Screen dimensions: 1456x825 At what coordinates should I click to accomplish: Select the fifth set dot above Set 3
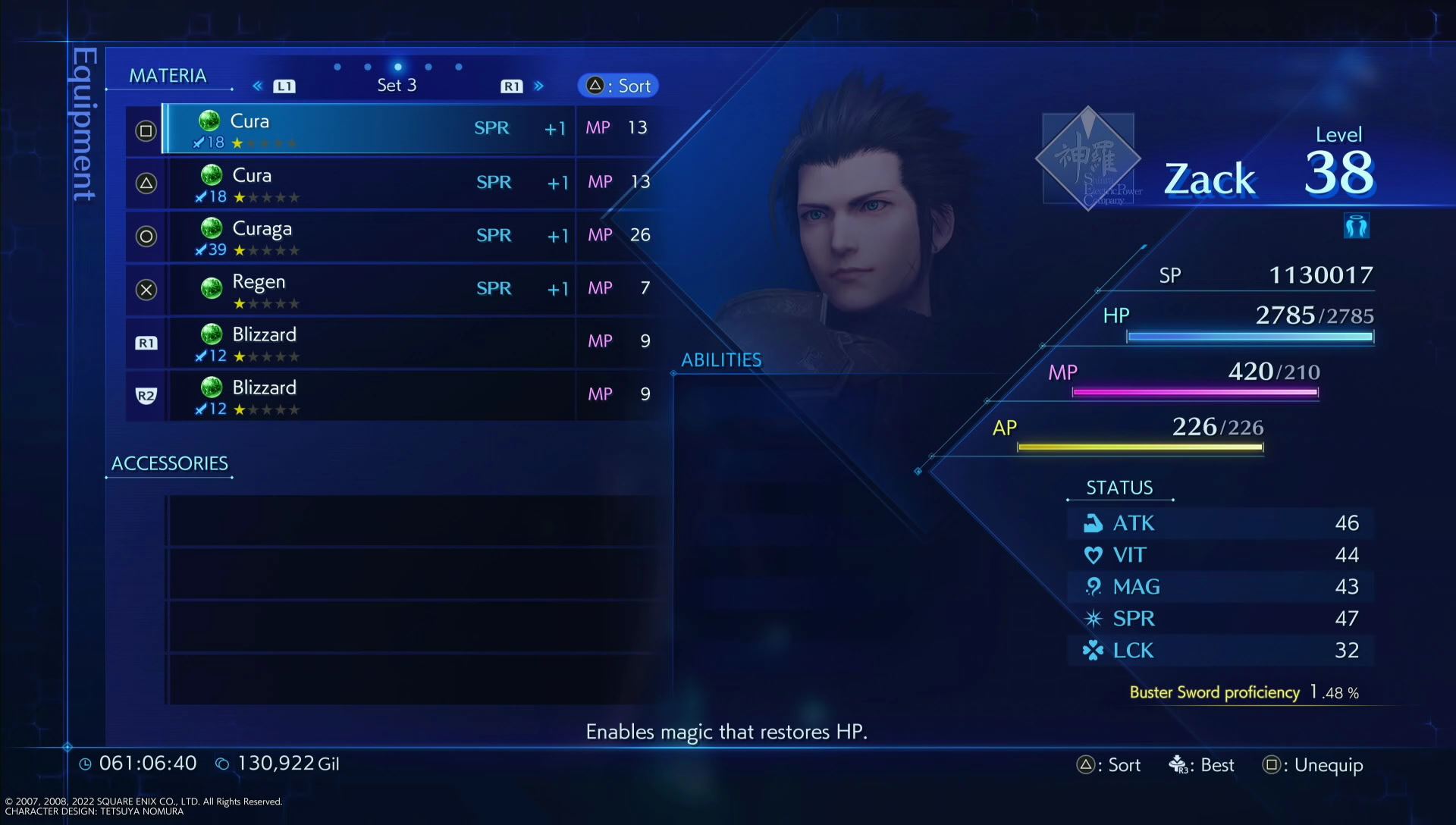click(457, 67)
